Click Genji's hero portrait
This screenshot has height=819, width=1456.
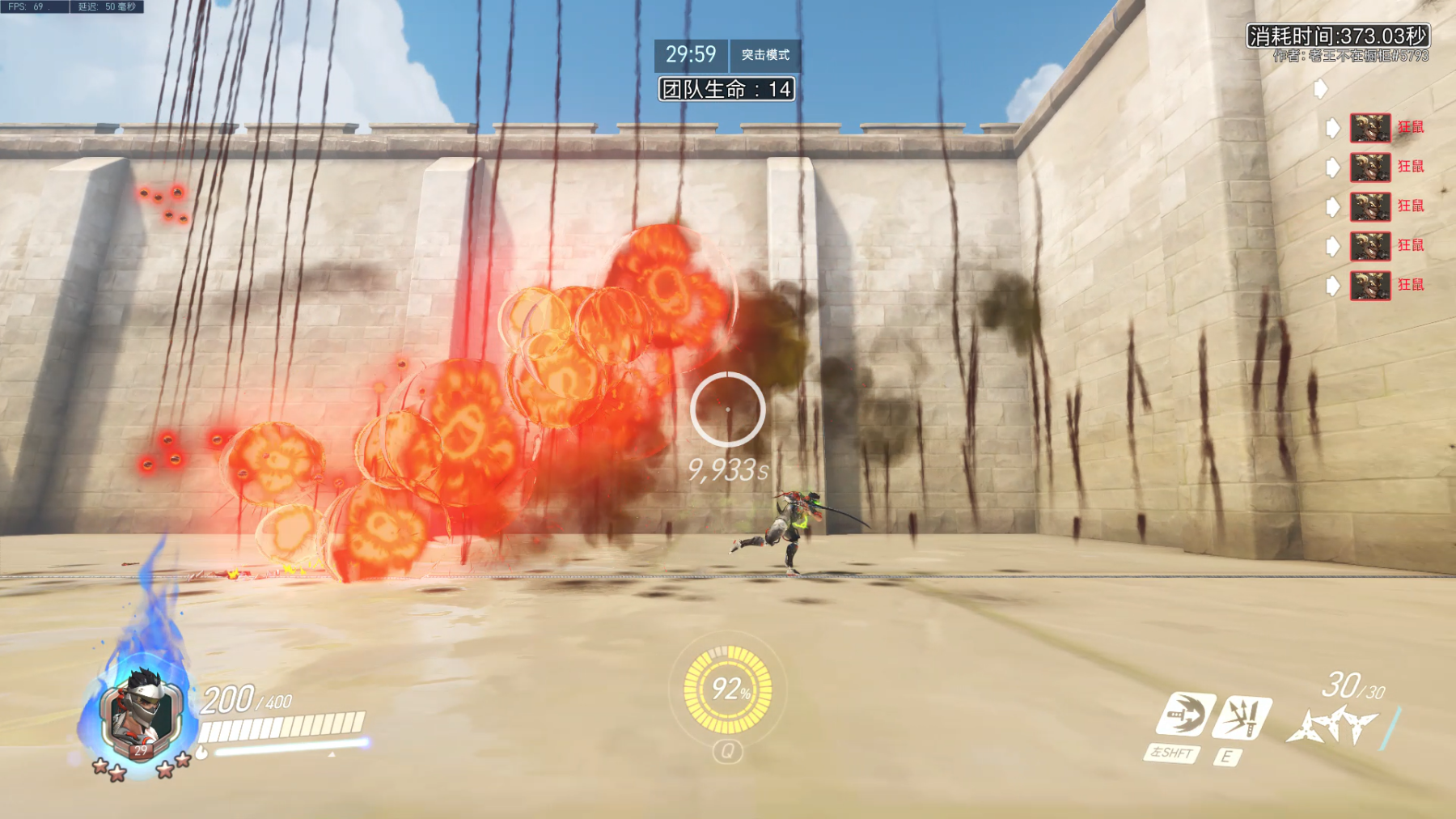pos(141,712)
